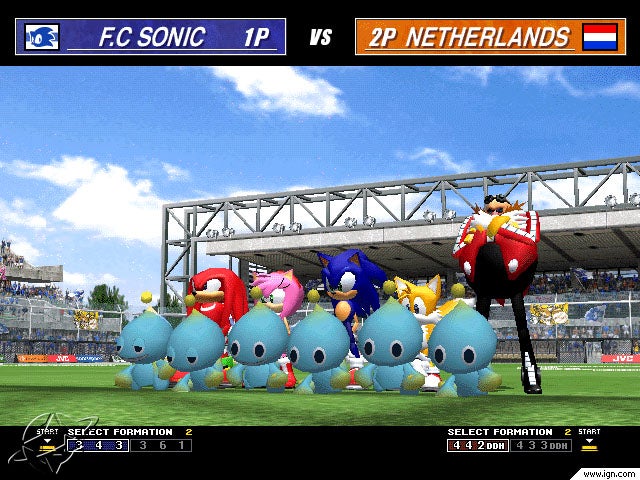
Task: Click the 2P Netherlands team banner
Action: 489,37
